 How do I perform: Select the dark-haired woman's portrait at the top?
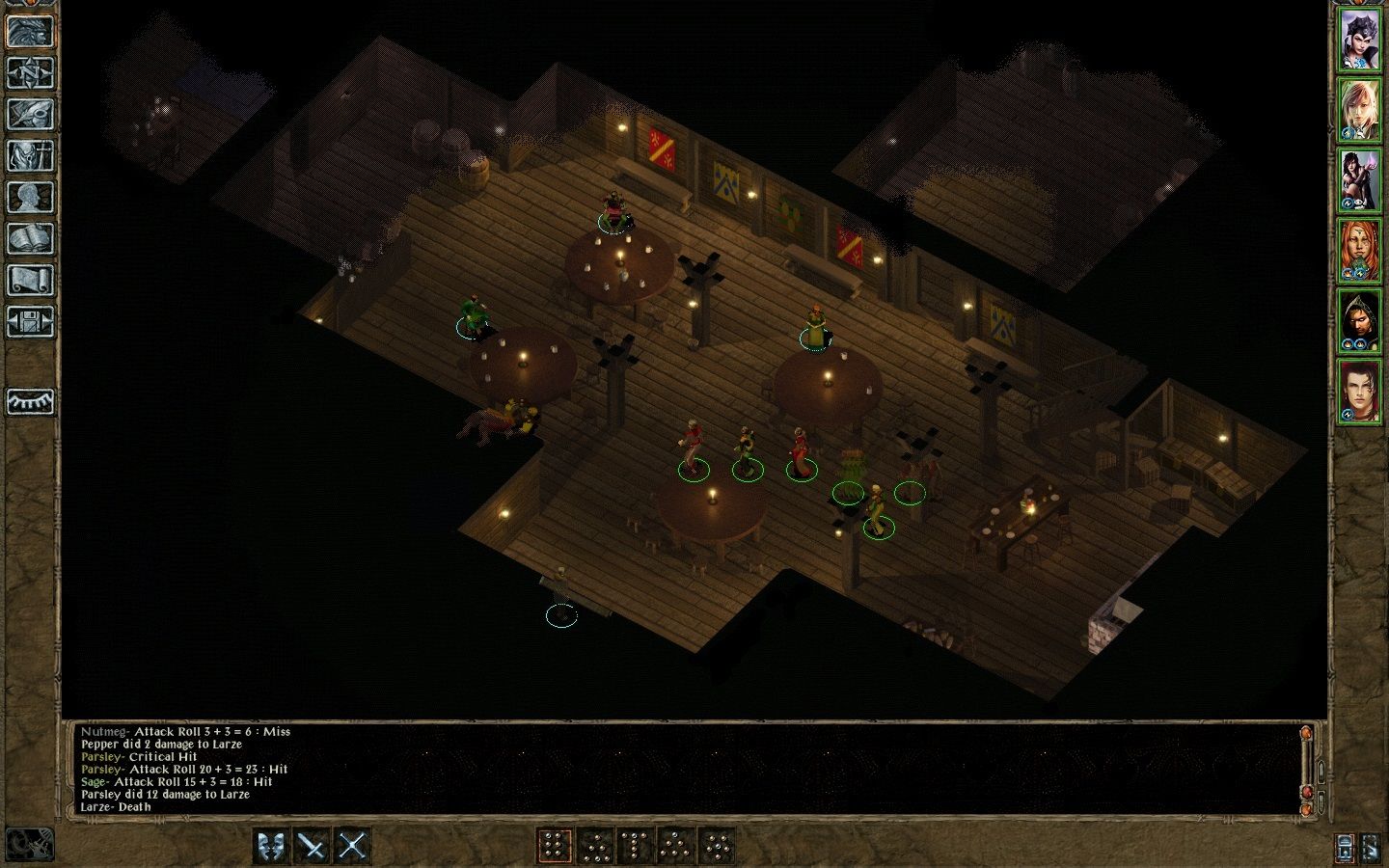1359,41
